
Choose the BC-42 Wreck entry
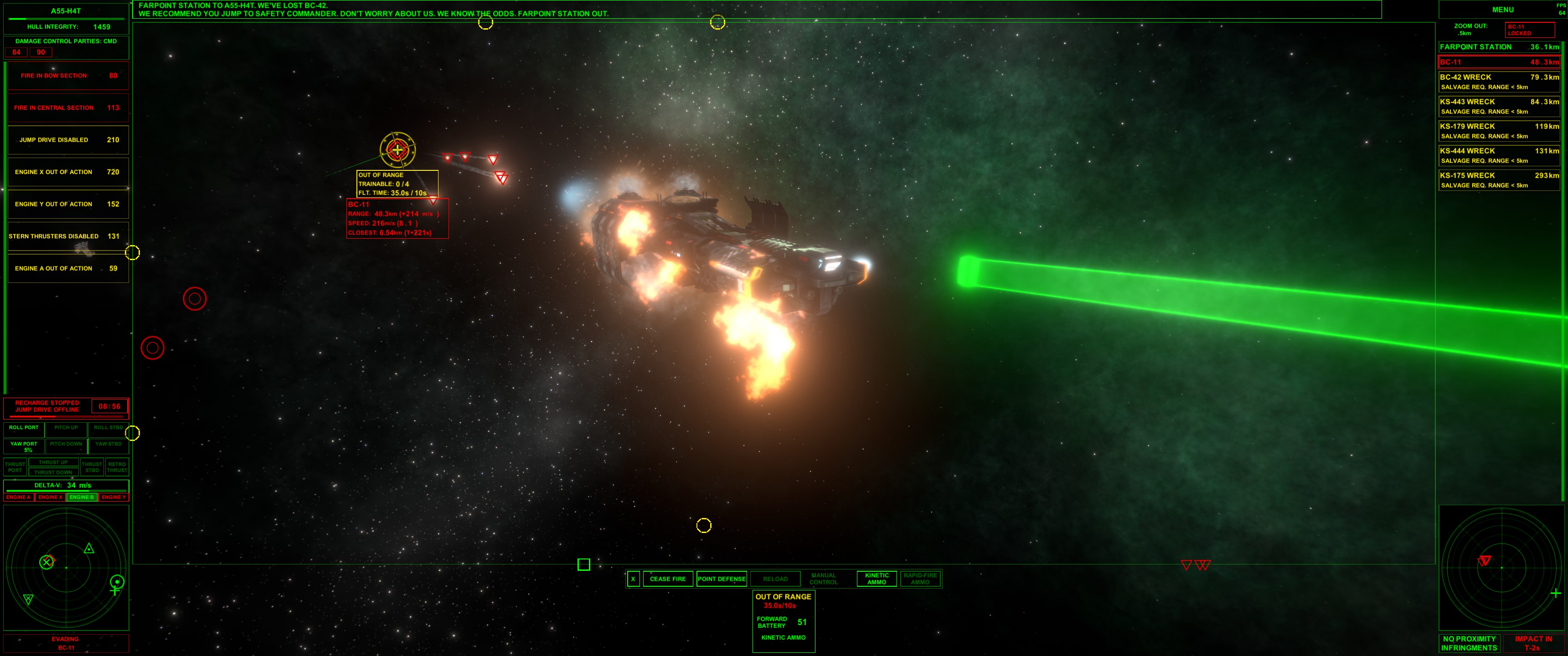coord(1499,82)
